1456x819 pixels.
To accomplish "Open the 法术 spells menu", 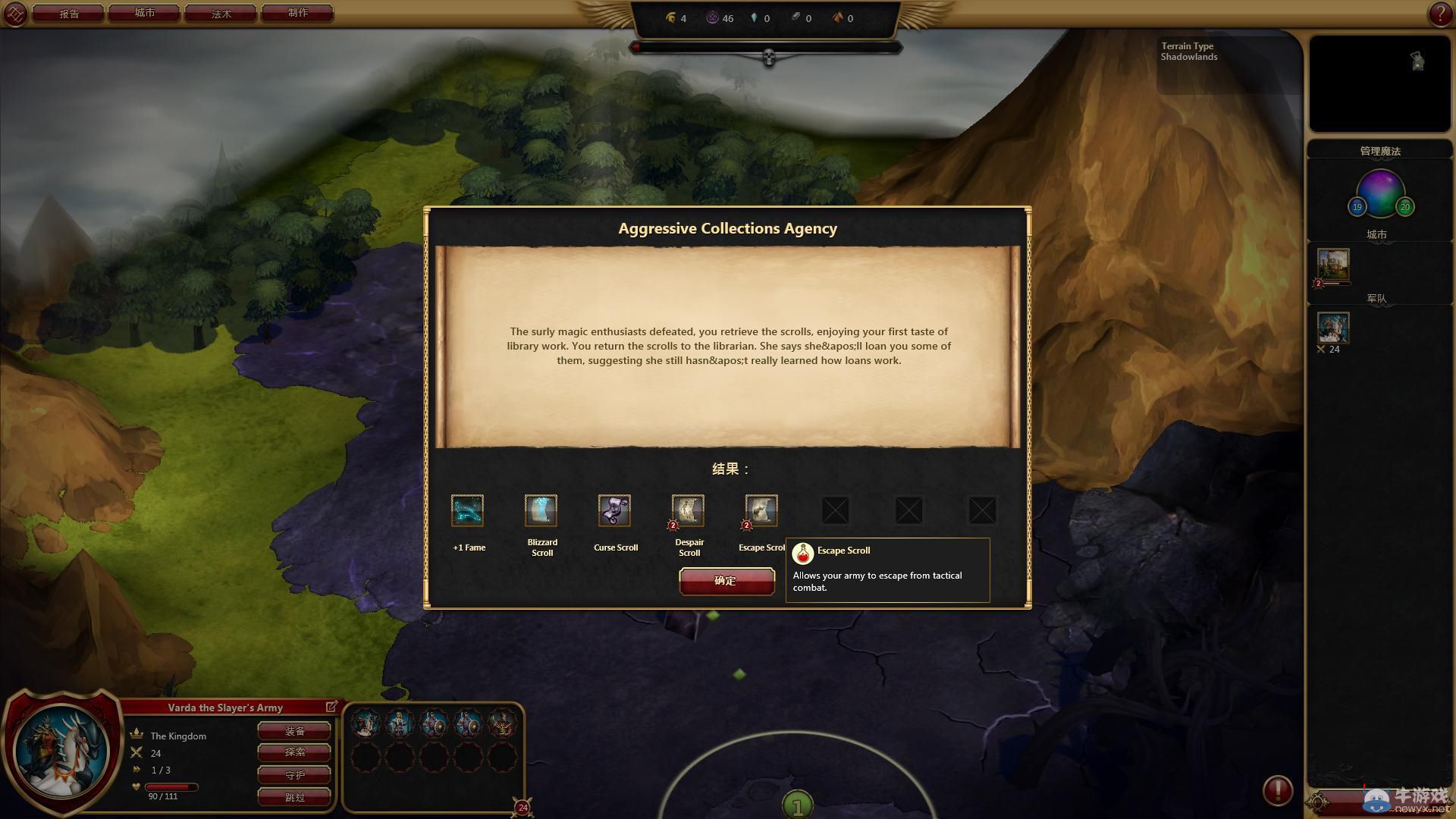I will tap(221, 13).
